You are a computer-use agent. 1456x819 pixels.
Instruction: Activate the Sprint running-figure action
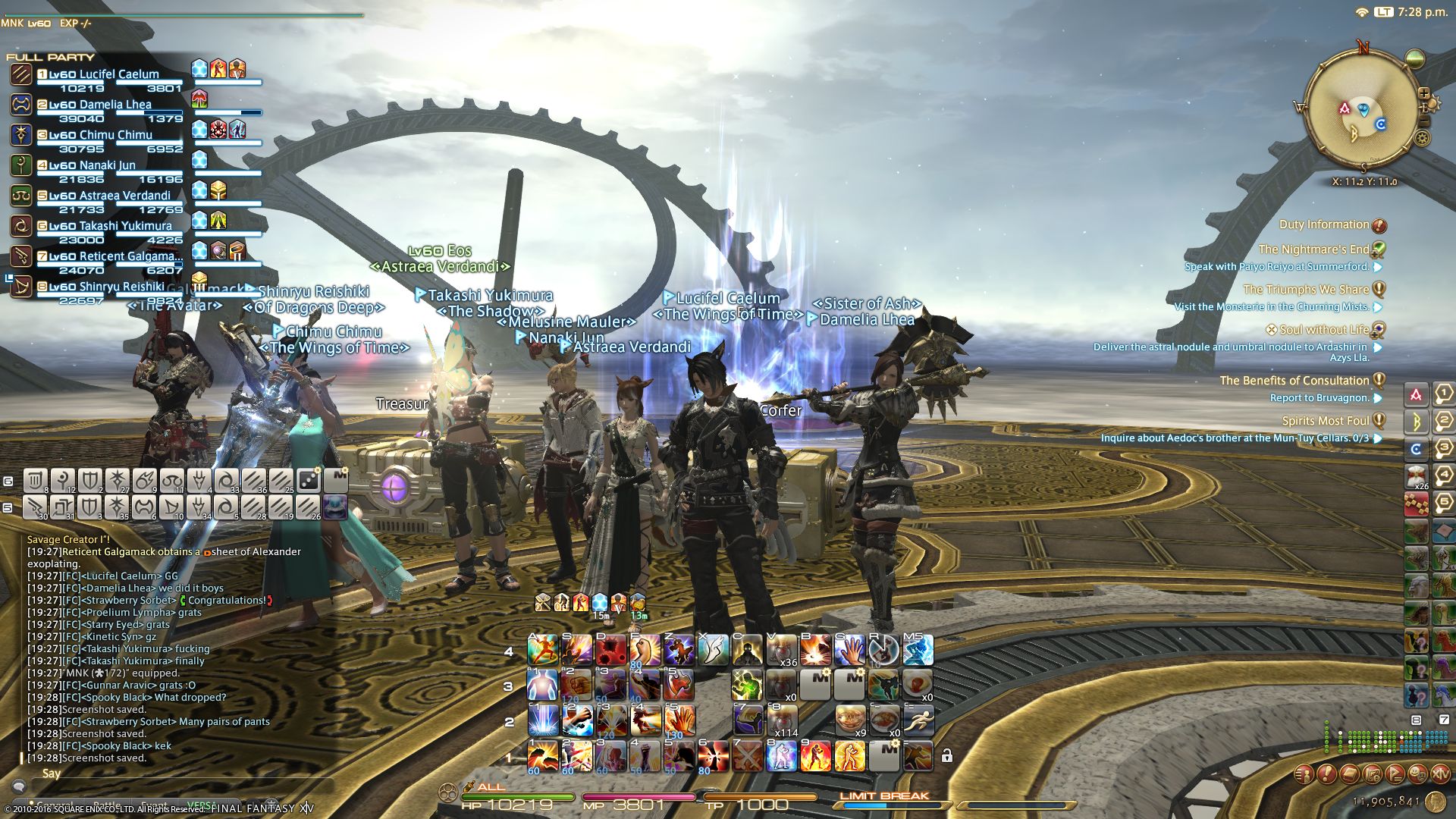(x=918, y=720)
